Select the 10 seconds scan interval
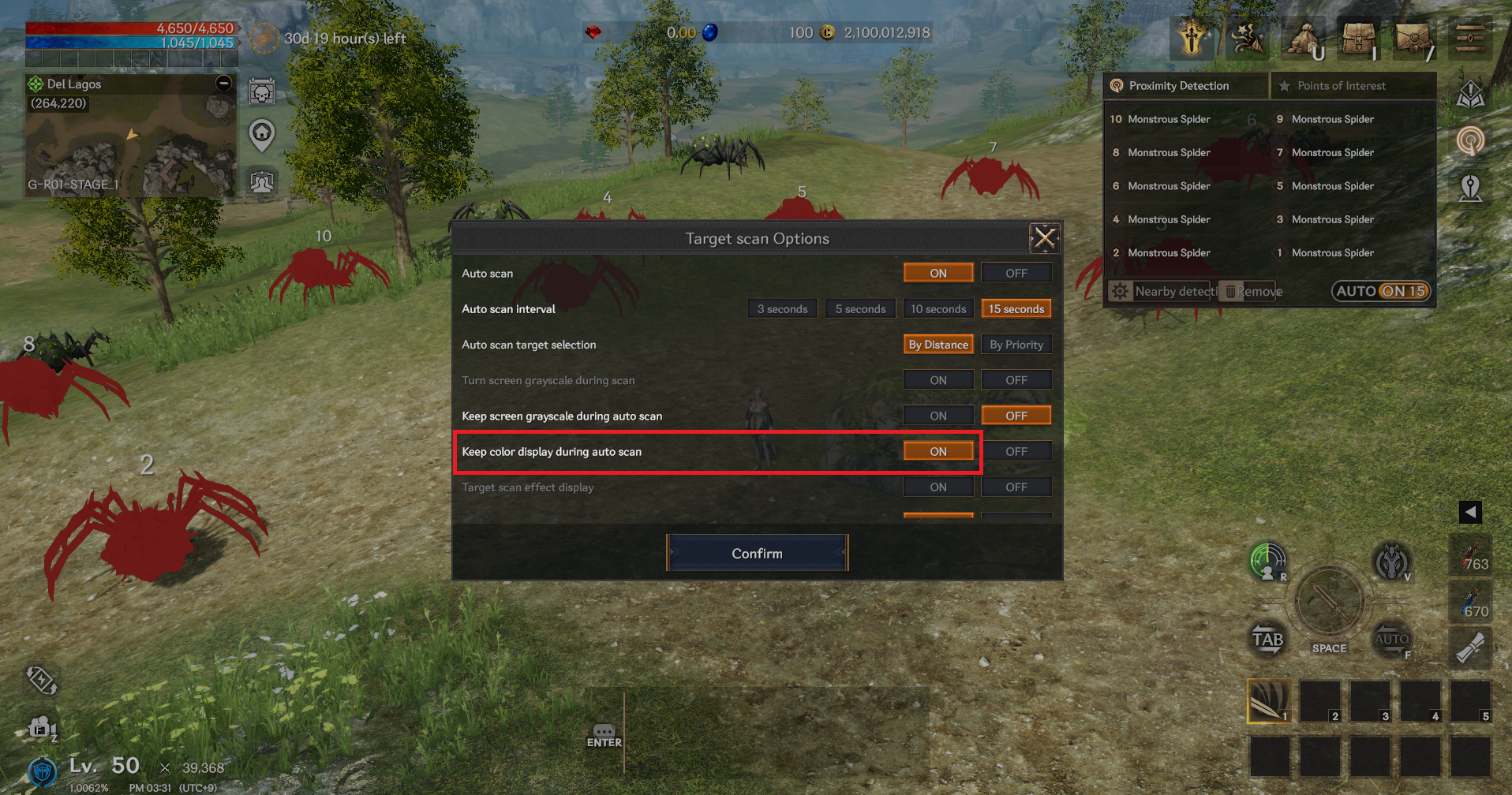Screen dimensions: 1512x795 pyautogui.click(x=938, y=309)
